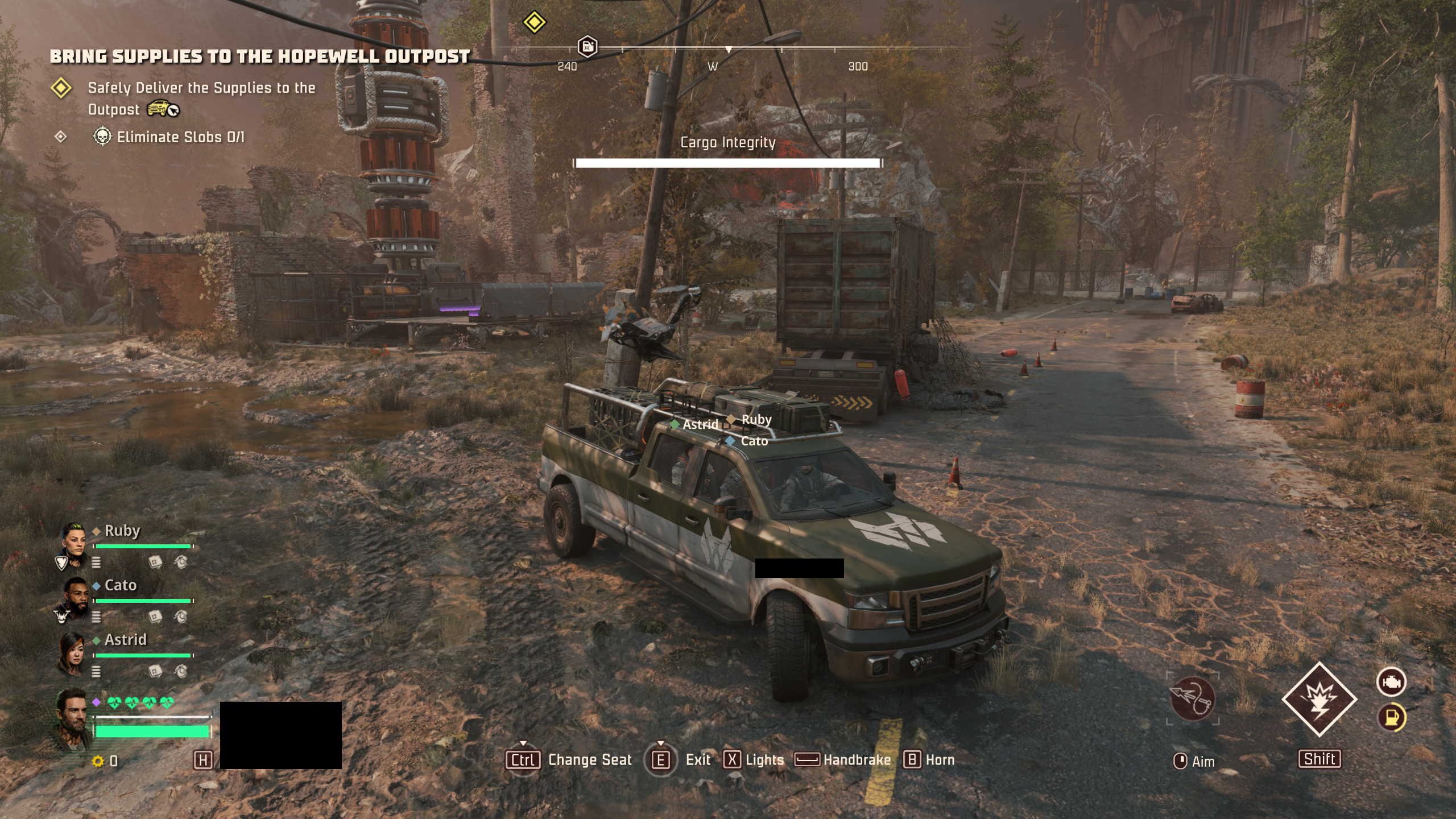The image size is (1456, 819).
Task: Click the hexagonal fuel marker on compass
Action: coord(587,47)
